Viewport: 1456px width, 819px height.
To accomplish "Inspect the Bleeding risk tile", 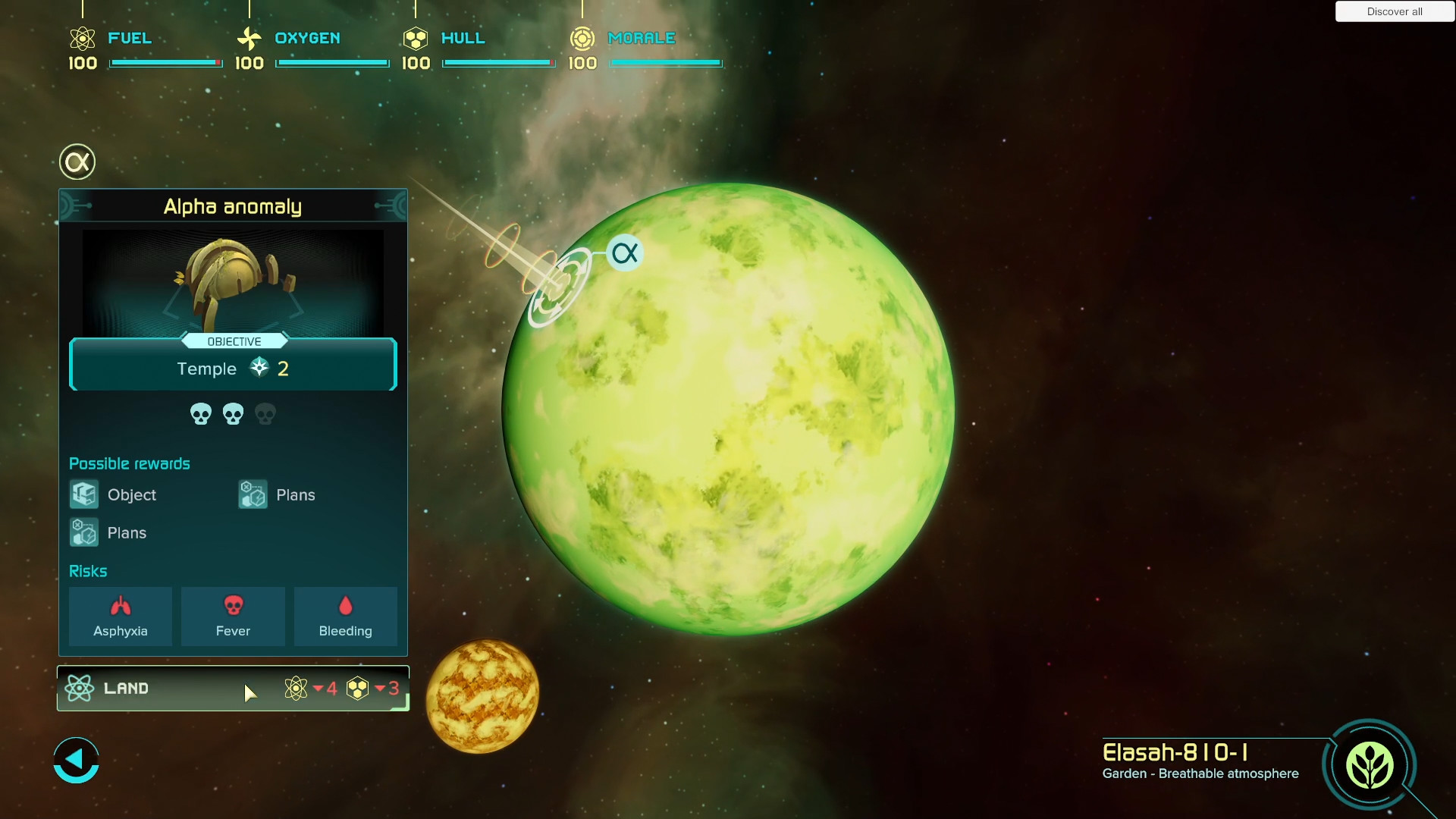I will tap(345, 617).
